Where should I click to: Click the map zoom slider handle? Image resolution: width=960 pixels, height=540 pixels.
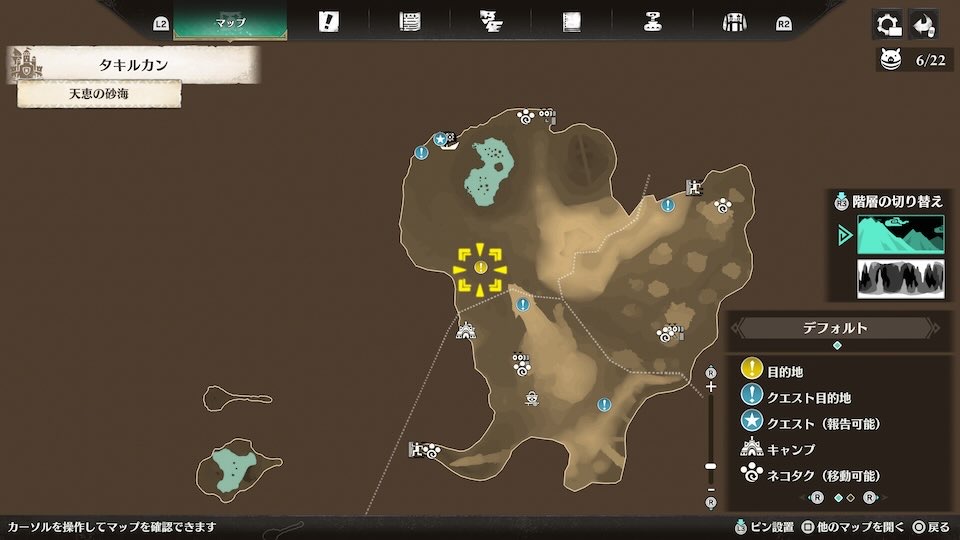tap(711, 466)
